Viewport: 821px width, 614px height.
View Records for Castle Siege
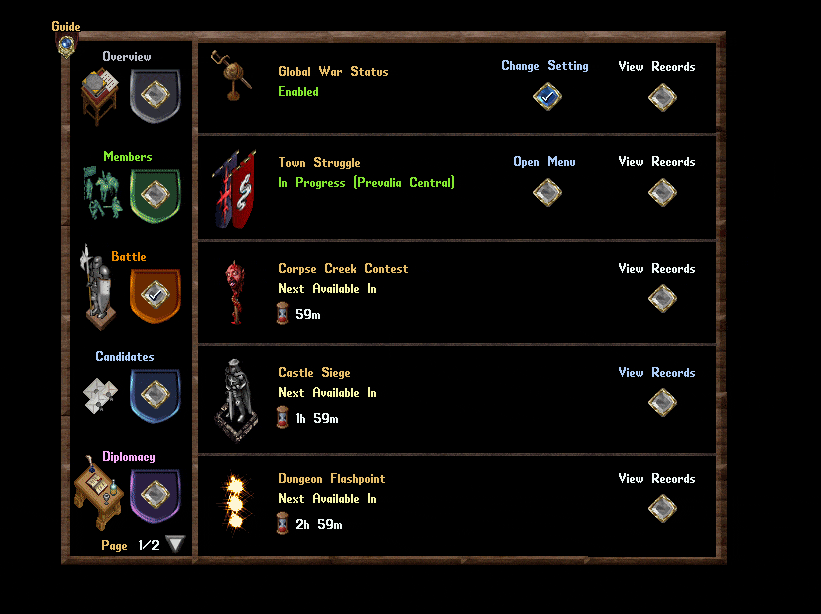tap(662, 402)
